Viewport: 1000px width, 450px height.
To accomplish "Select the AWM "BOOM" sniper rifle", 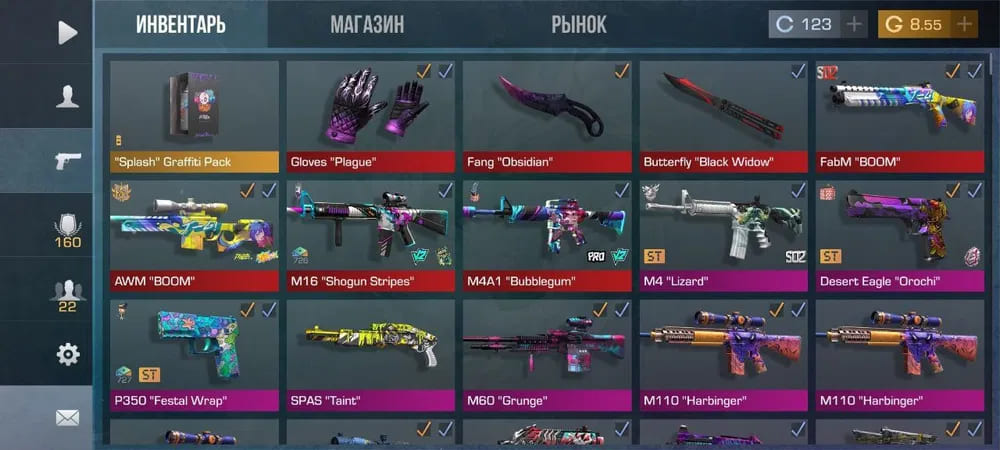I will tap(194, 235).
